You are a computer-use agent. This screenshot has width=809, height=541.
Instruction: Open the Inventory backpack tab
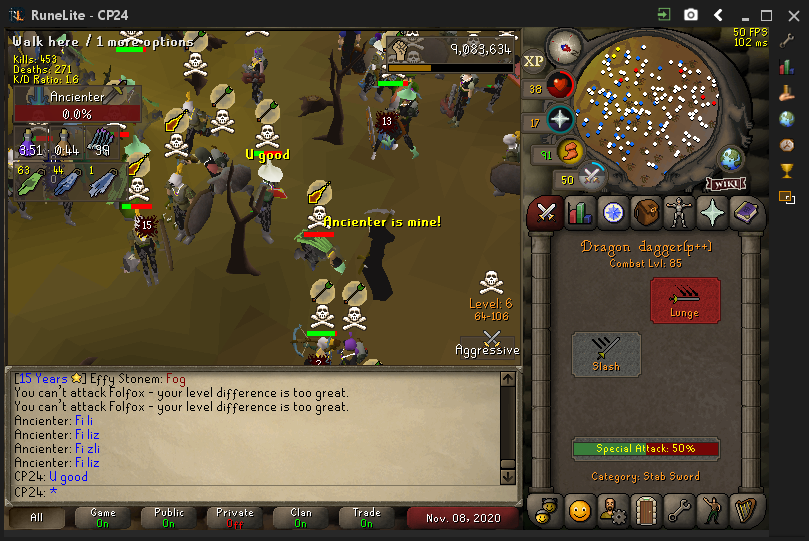pos(646,213)
